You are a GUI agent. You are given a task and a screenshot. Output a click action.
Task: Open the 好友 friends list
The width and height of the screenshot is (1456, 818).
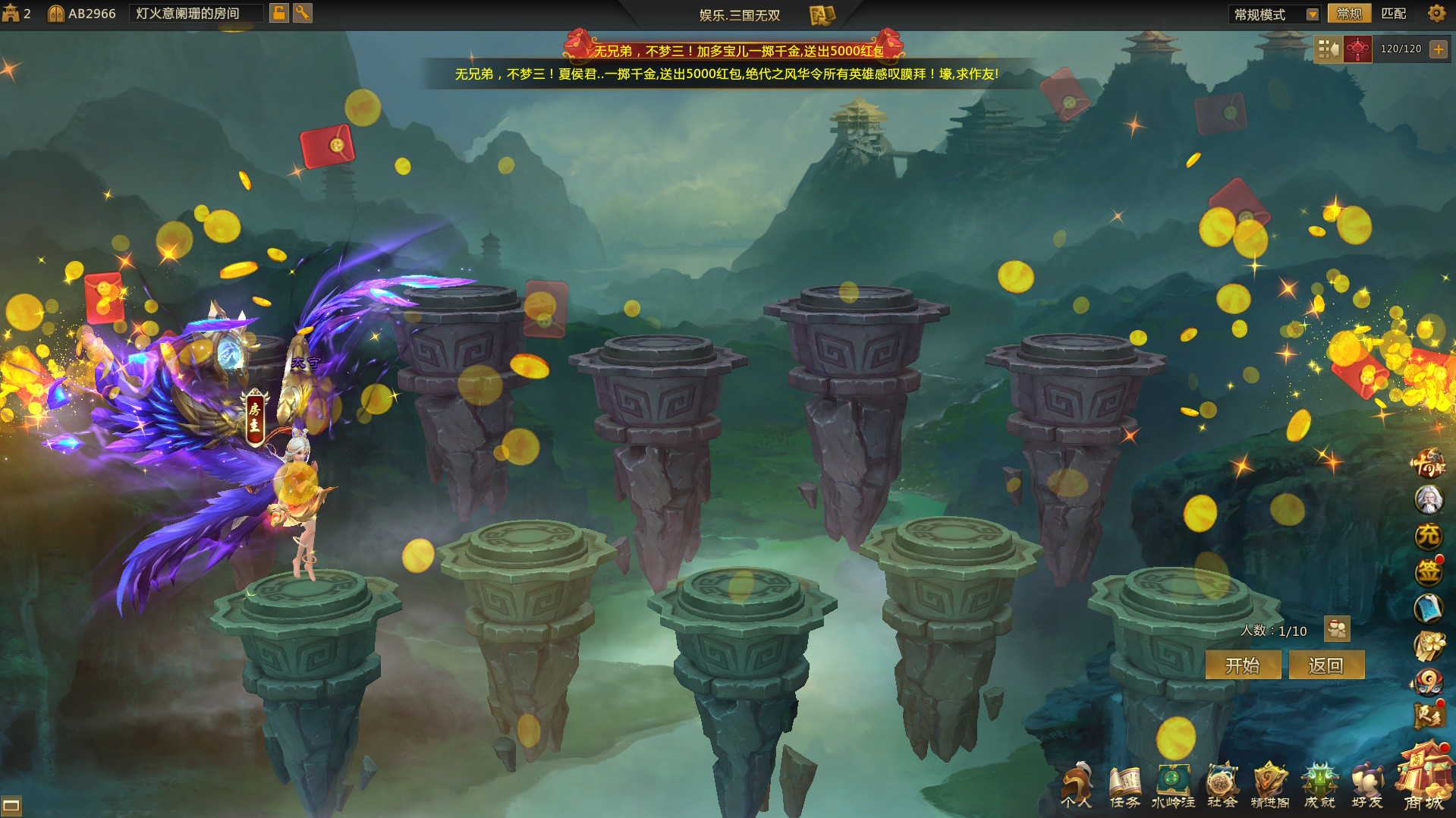tap(1367, 787)
